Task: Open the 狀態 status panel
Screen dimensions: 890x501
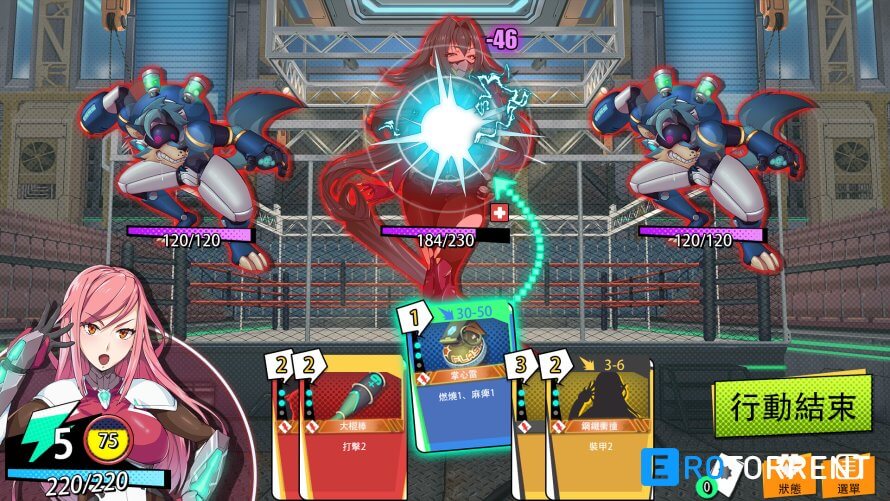Action: [x=794, y=478]
